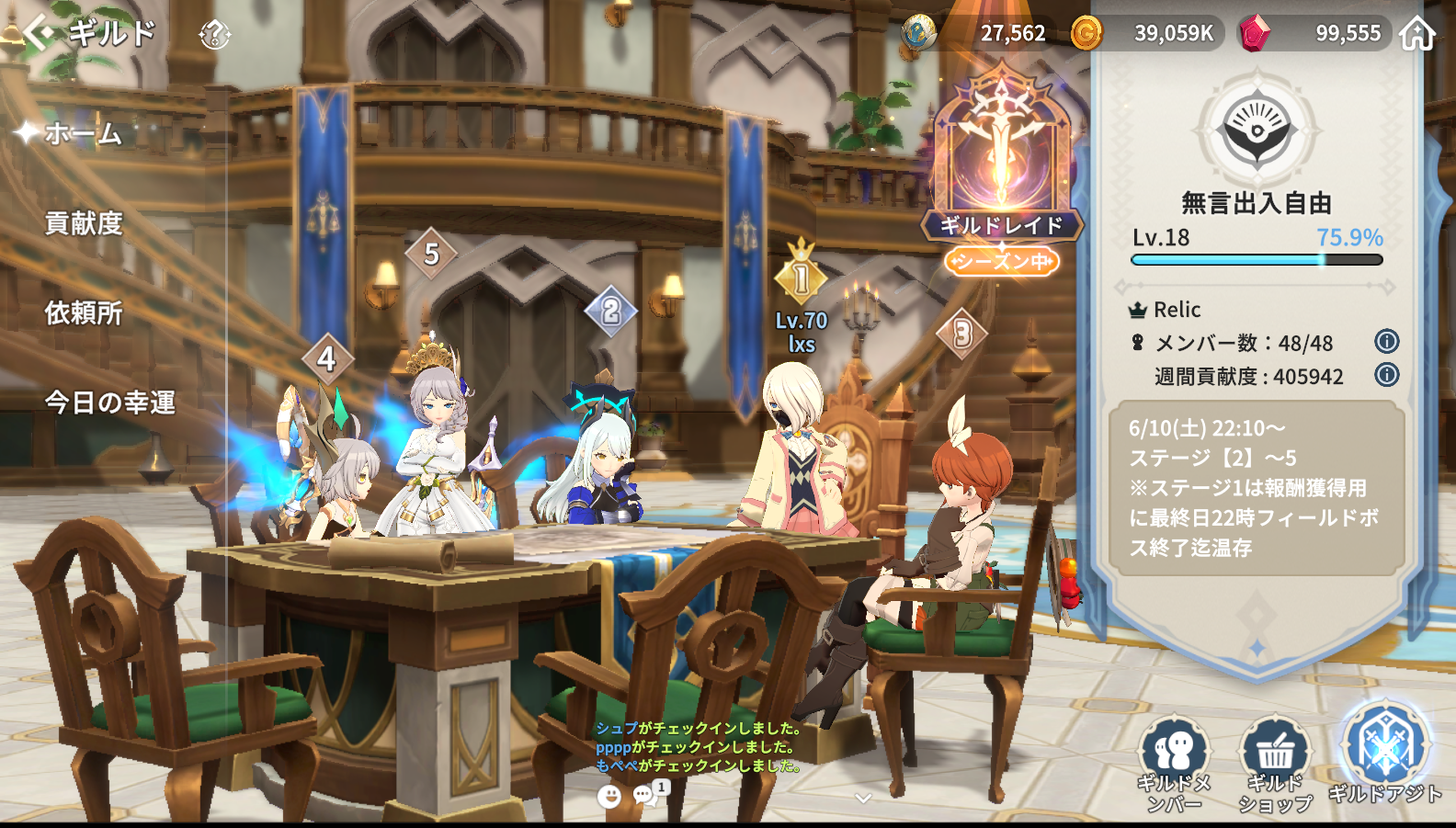Open the ギルドメンバー guild members list

pos(1175,761)
